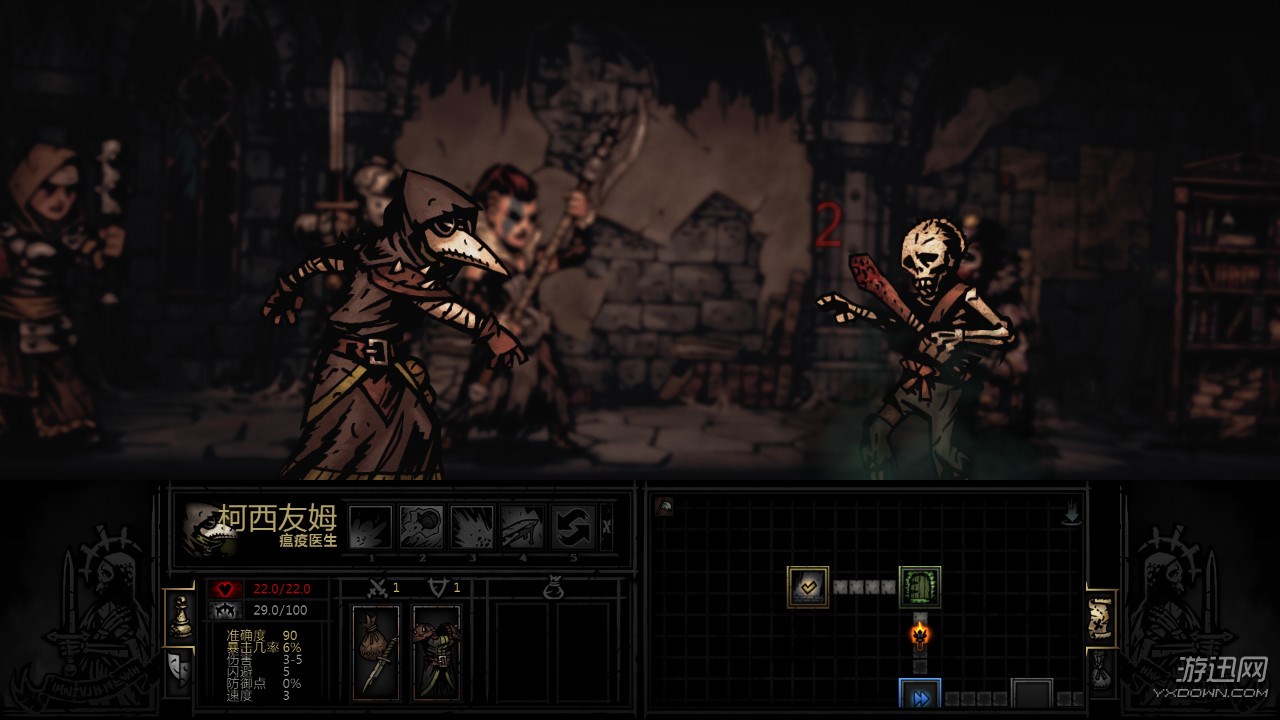Inspect the equipped dagger and pouch weapon
1280x720 pixels.
tap(376, 652)
